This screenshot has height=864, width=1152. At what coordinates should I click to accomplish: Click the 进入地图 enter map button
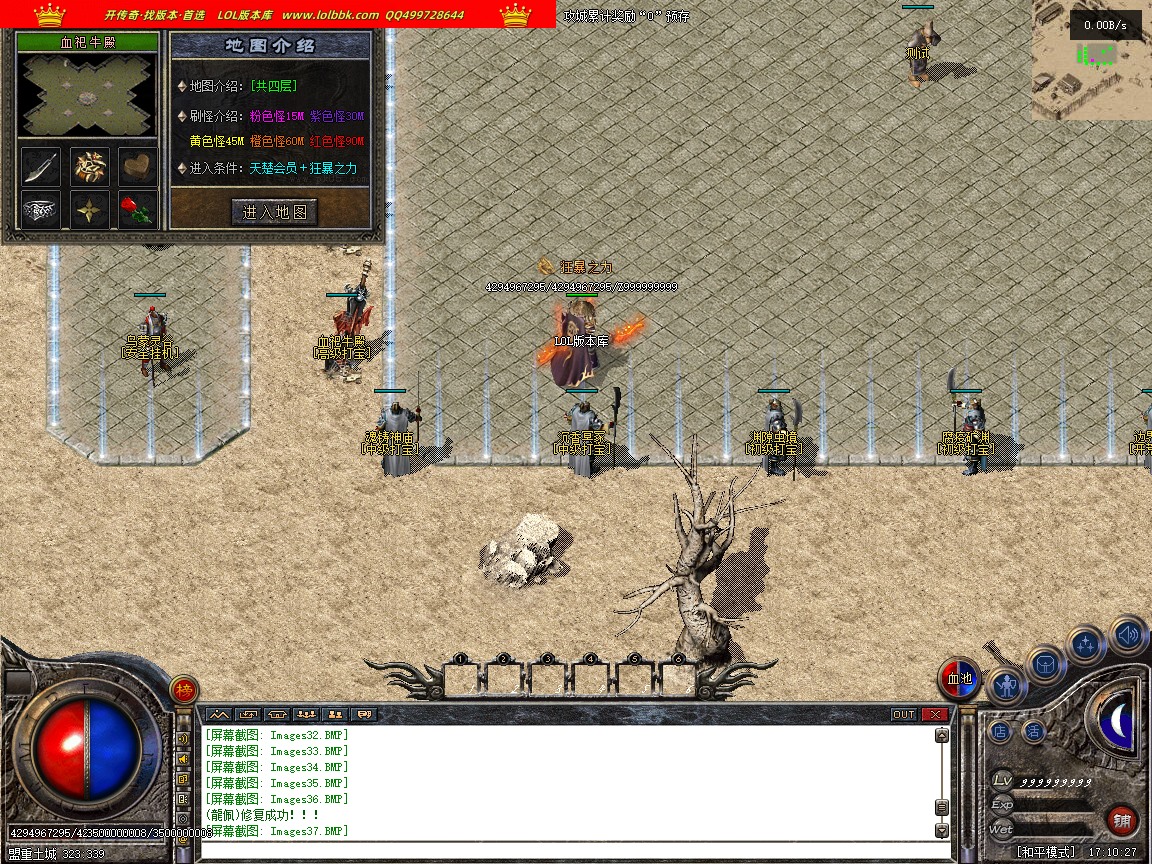pyautogui.click(x=274, y=212)
